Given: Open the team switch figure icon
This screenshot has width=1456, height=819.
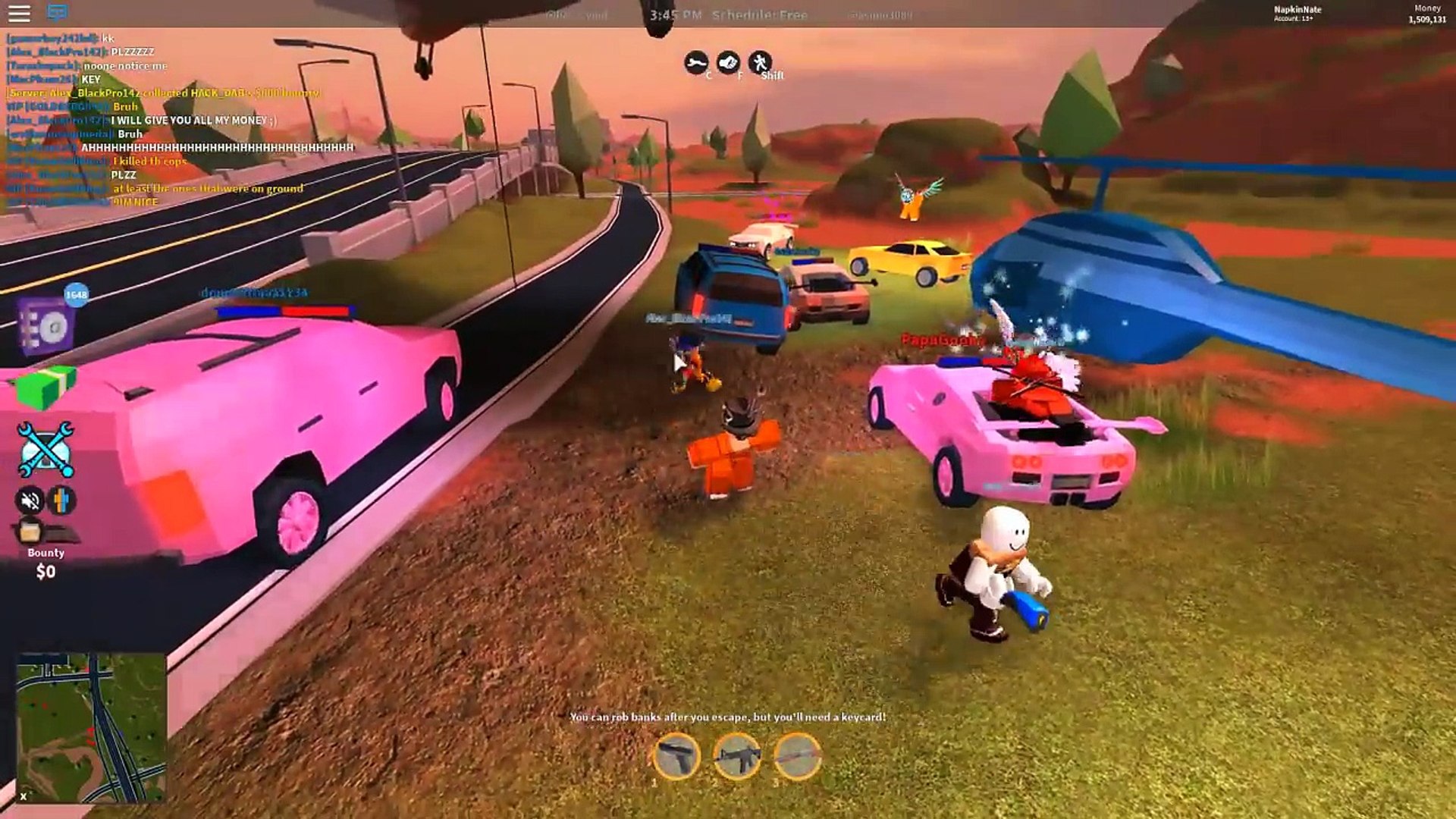Looking at the screenshot, I should tap(62, 500).
